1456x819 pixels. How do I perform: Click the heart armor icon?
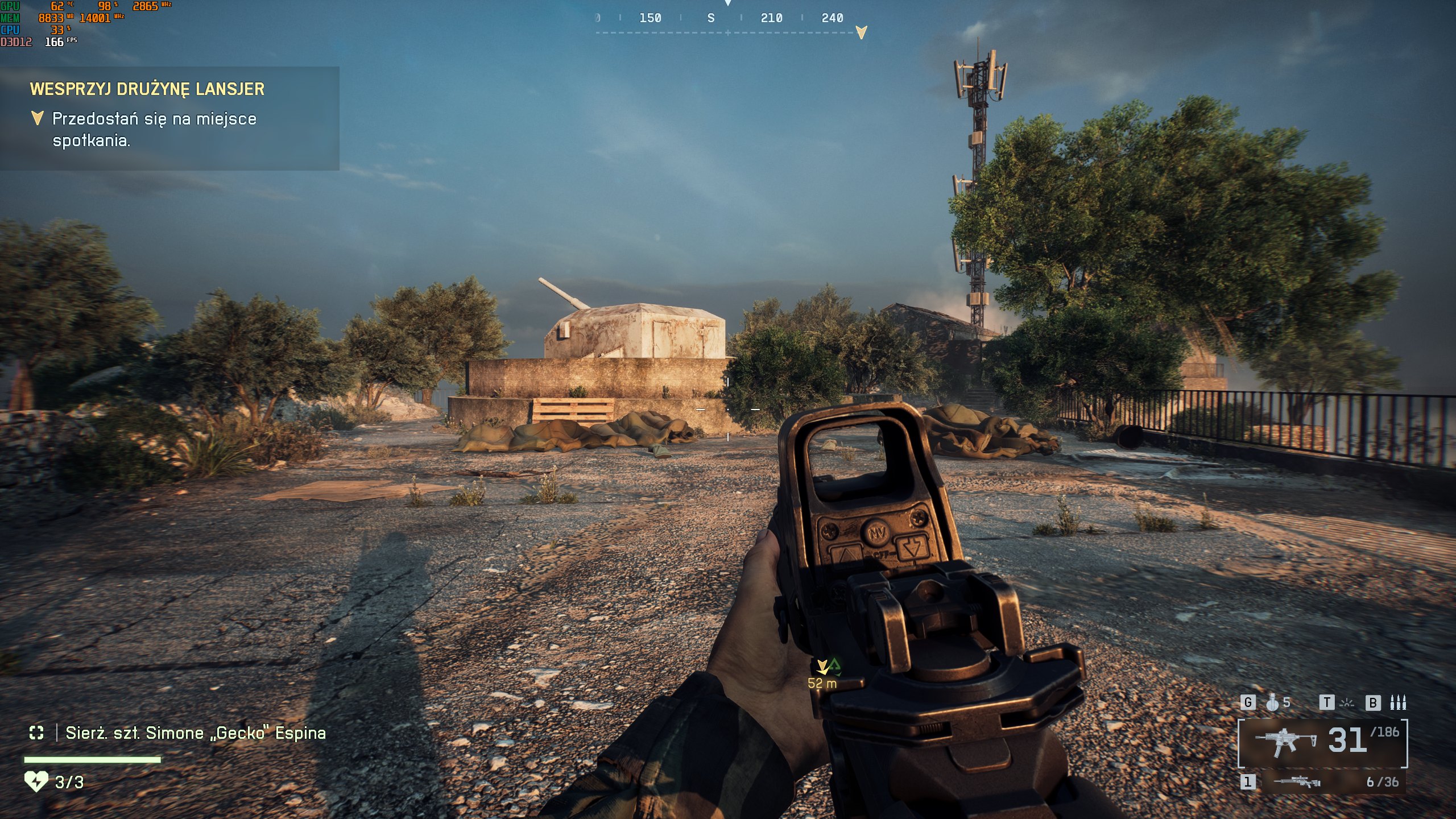36,782
